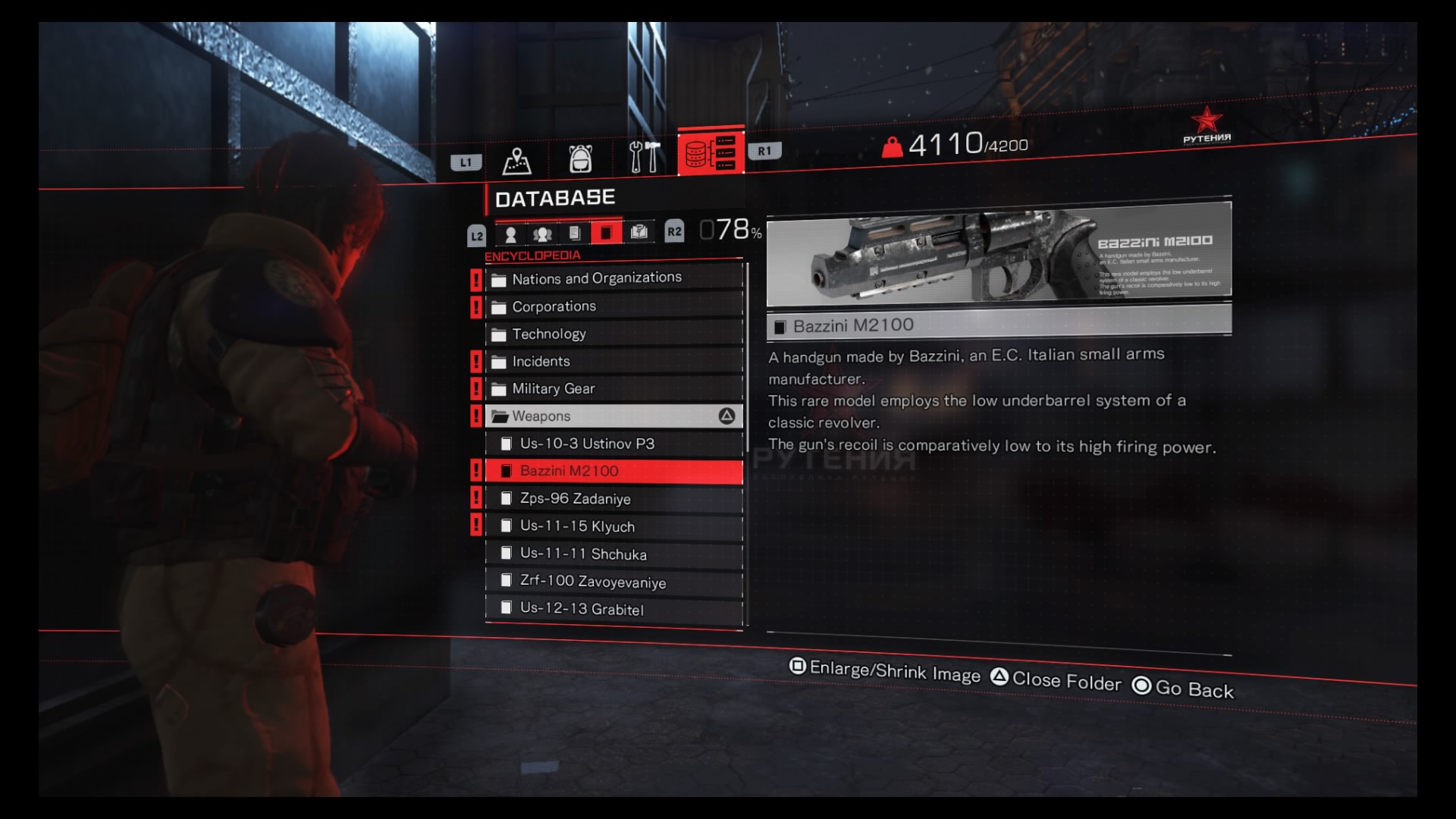This screenshot has height=819, width=1456.
Task: Open the Nations and Organizations folder
Action: tap(597, 278)
